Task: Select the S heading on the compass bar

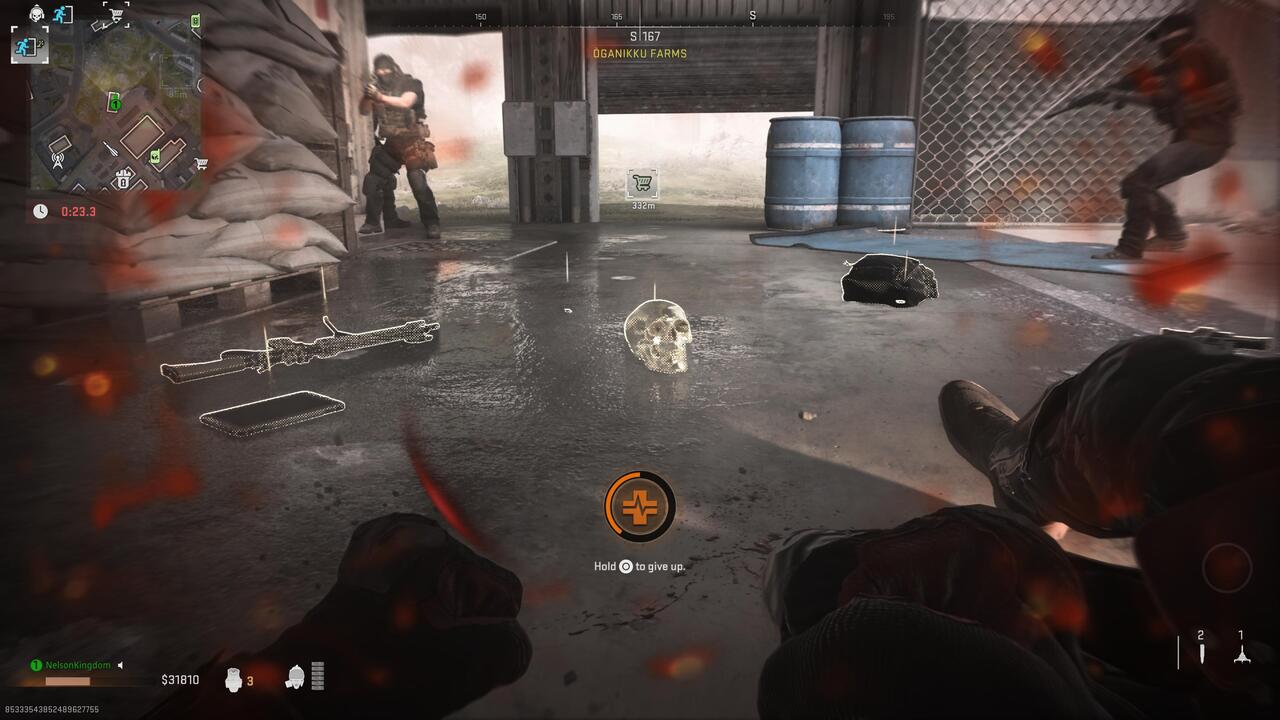Action: pos(752,17)
